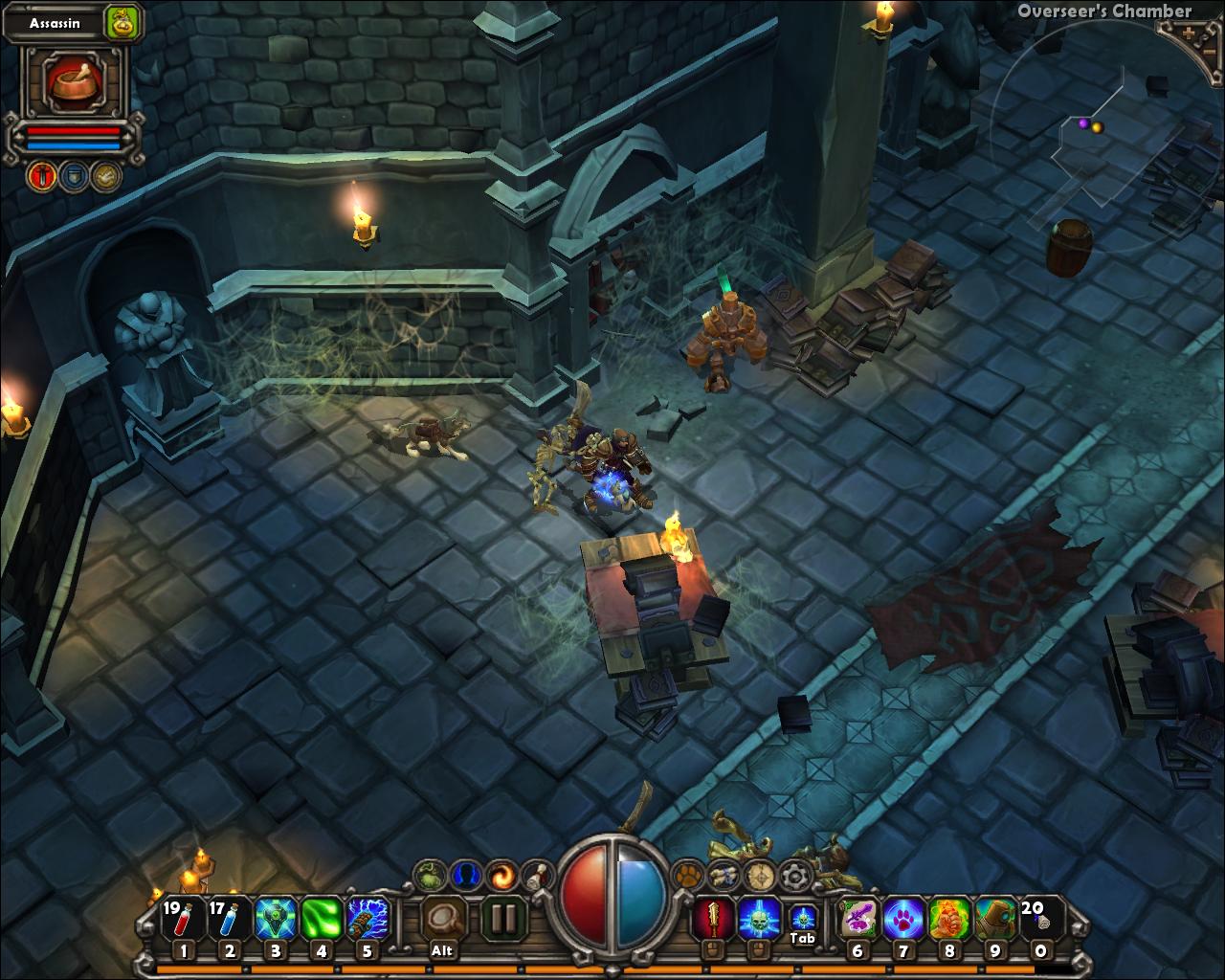Activate the lightning gauntlet skill in slot 5

pos(368,917)
